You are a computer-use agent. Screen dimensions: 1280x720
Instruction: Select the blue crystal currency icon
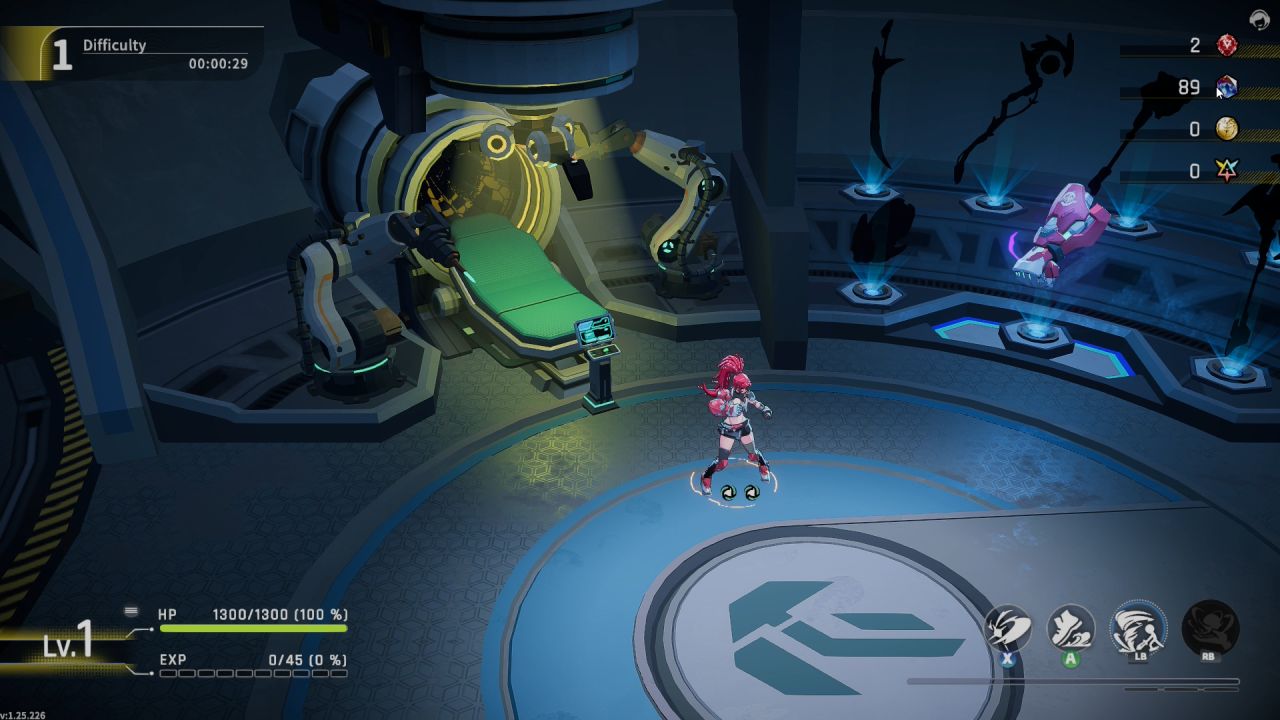1227,87
